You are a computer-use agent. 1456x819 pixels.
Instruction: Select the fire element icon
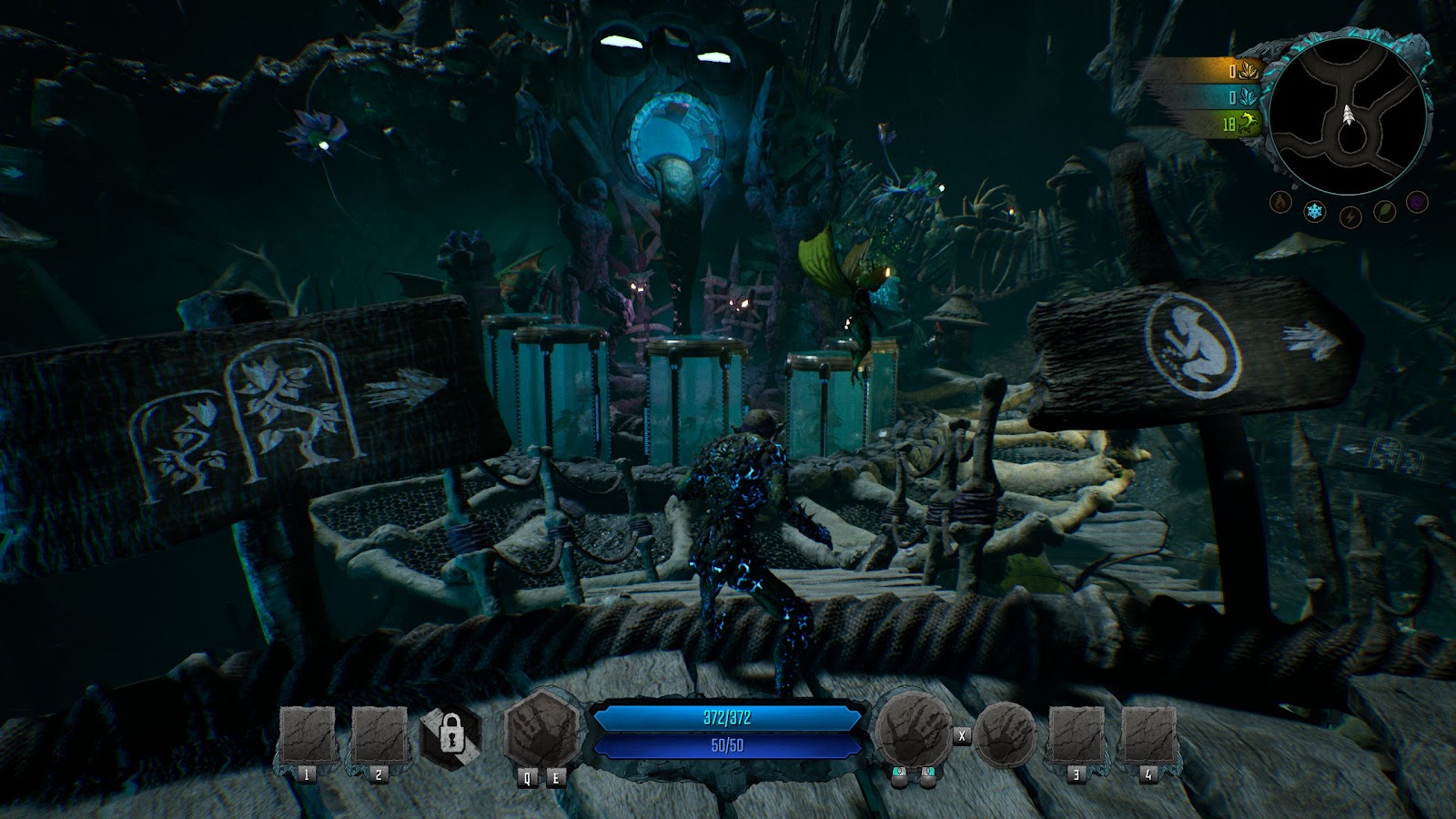pos(1280,201)
